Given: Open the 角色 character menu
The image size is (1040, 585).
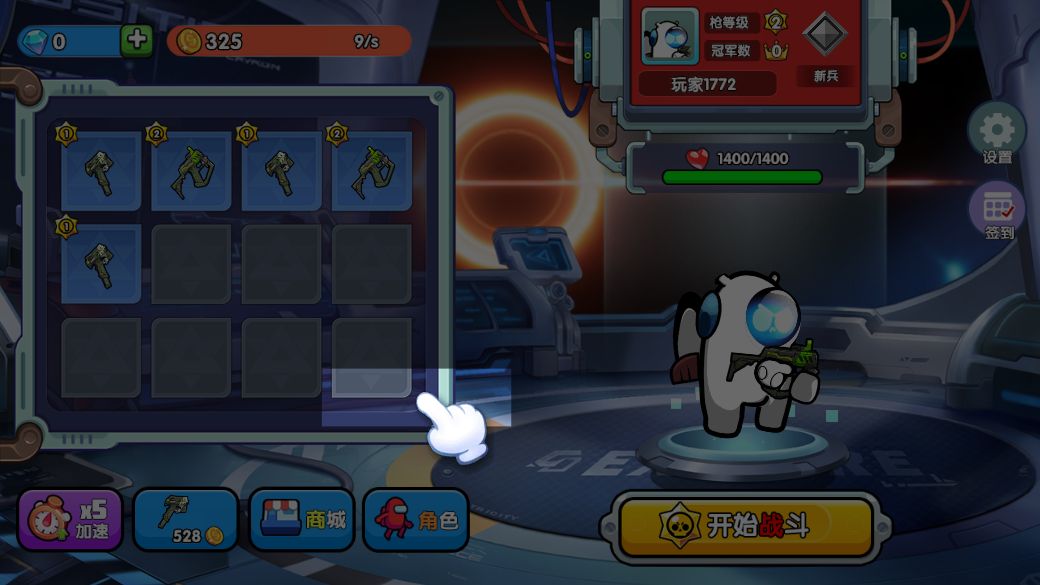Looking at the screenshot, I should coord(415,520).
